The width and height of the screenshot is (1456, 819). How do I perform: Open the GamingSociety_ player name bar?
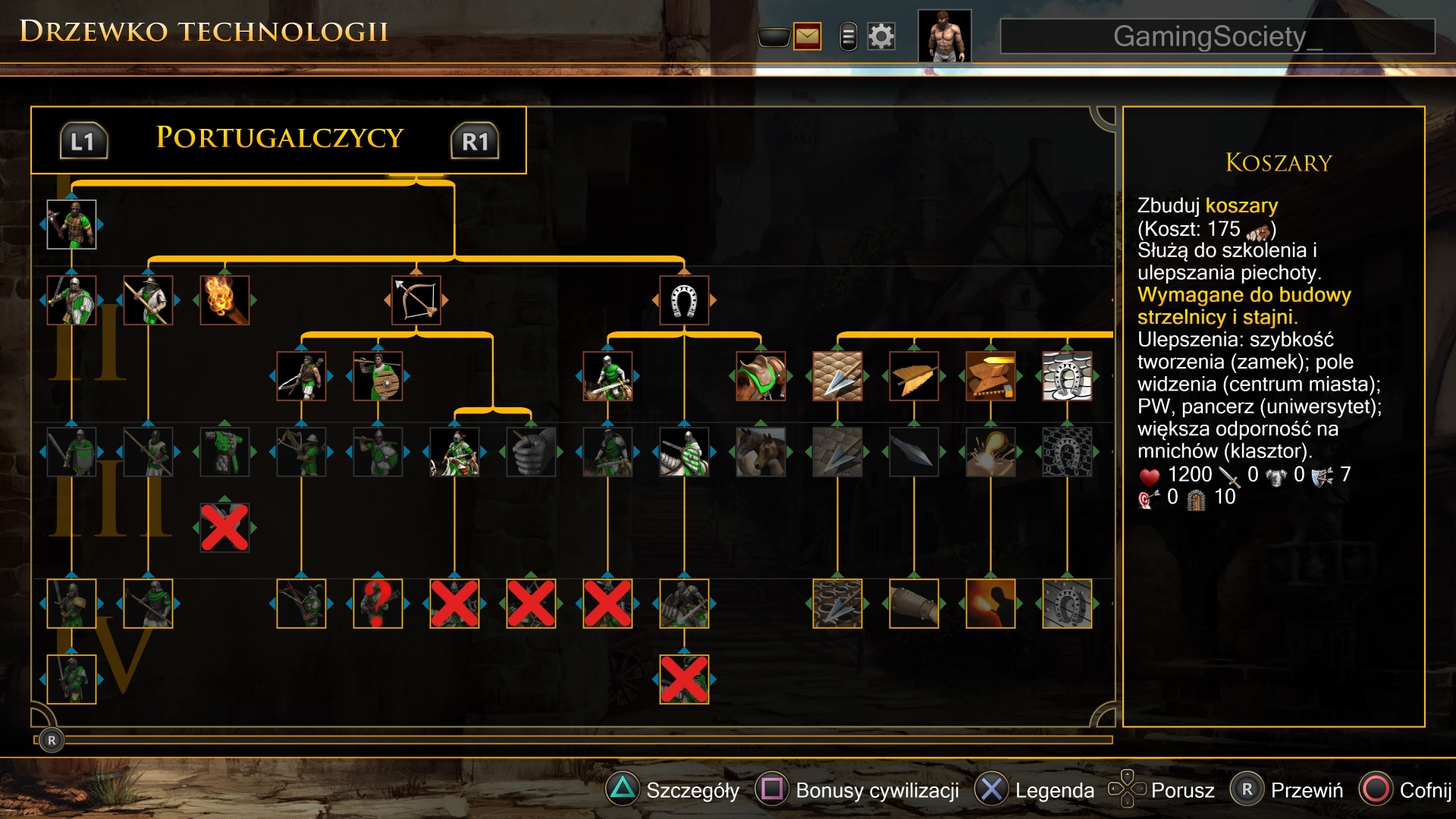click(x=1217, y=36)
